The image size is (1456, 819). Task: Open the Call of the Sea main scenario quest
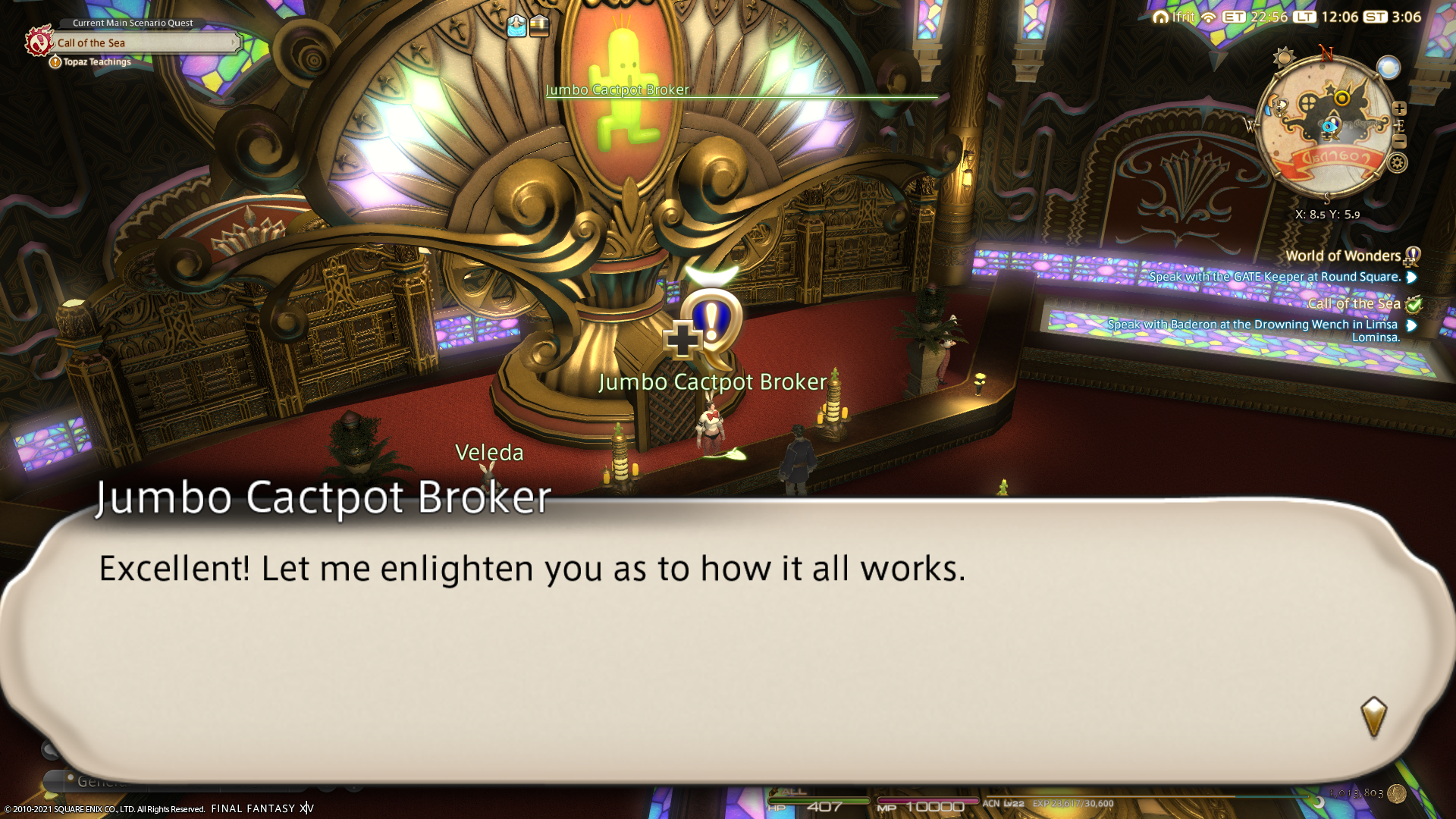pos(144,43)
